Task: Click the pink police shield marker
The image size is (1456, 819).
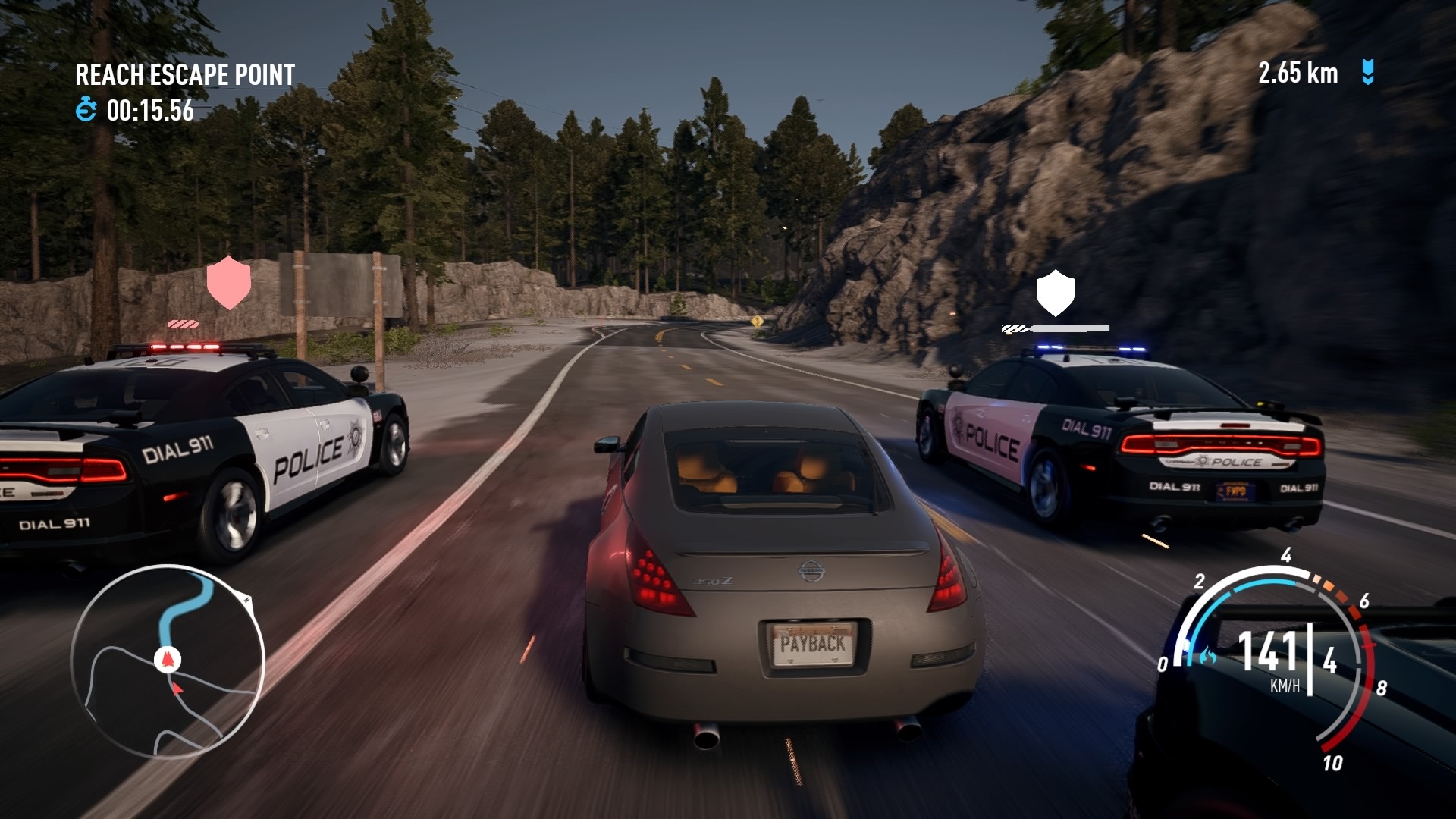Action: click(228, 282)
